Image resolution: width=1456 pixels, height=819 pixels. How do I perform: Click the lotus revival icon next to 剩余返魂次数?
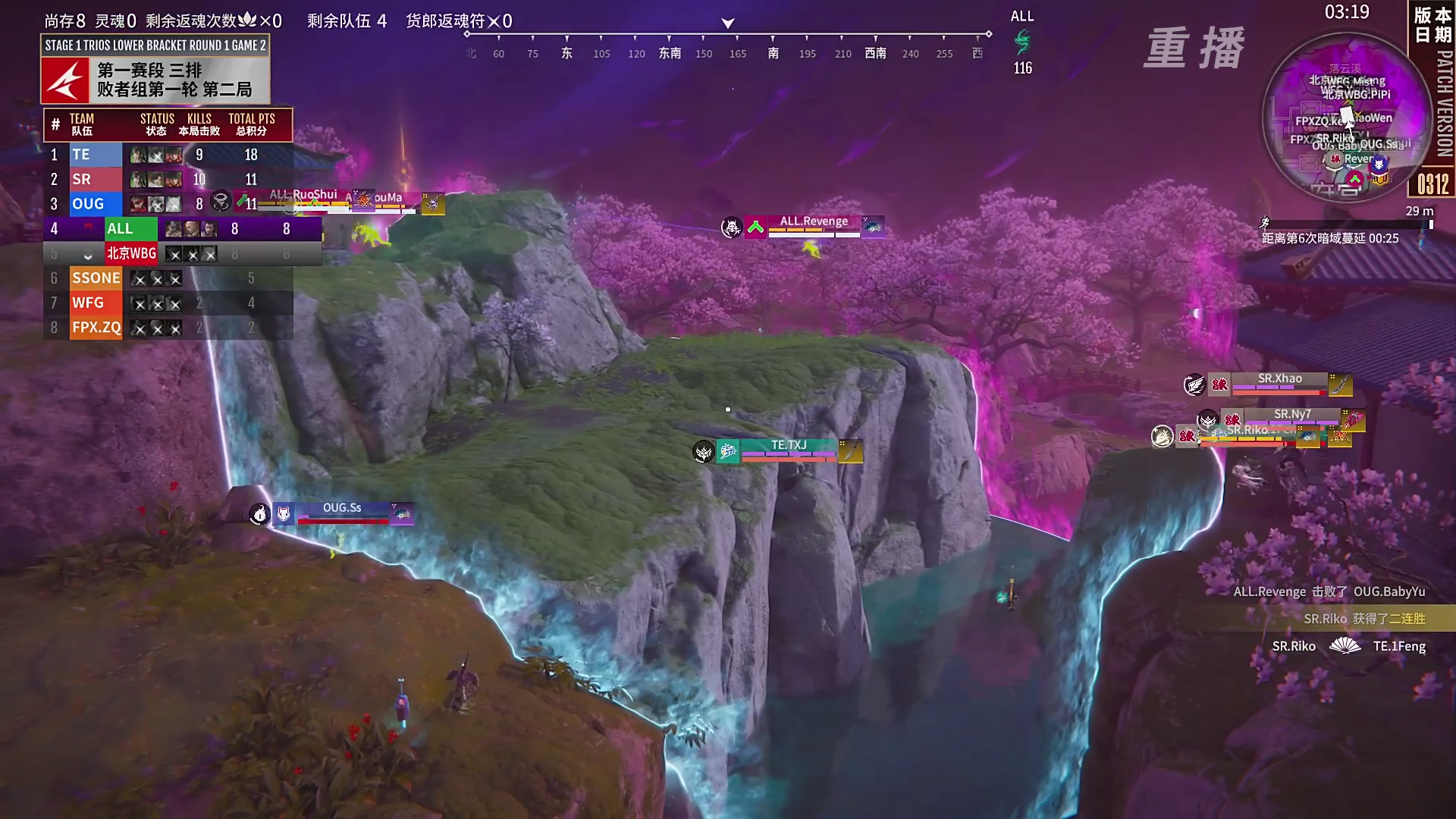point(247,20)
